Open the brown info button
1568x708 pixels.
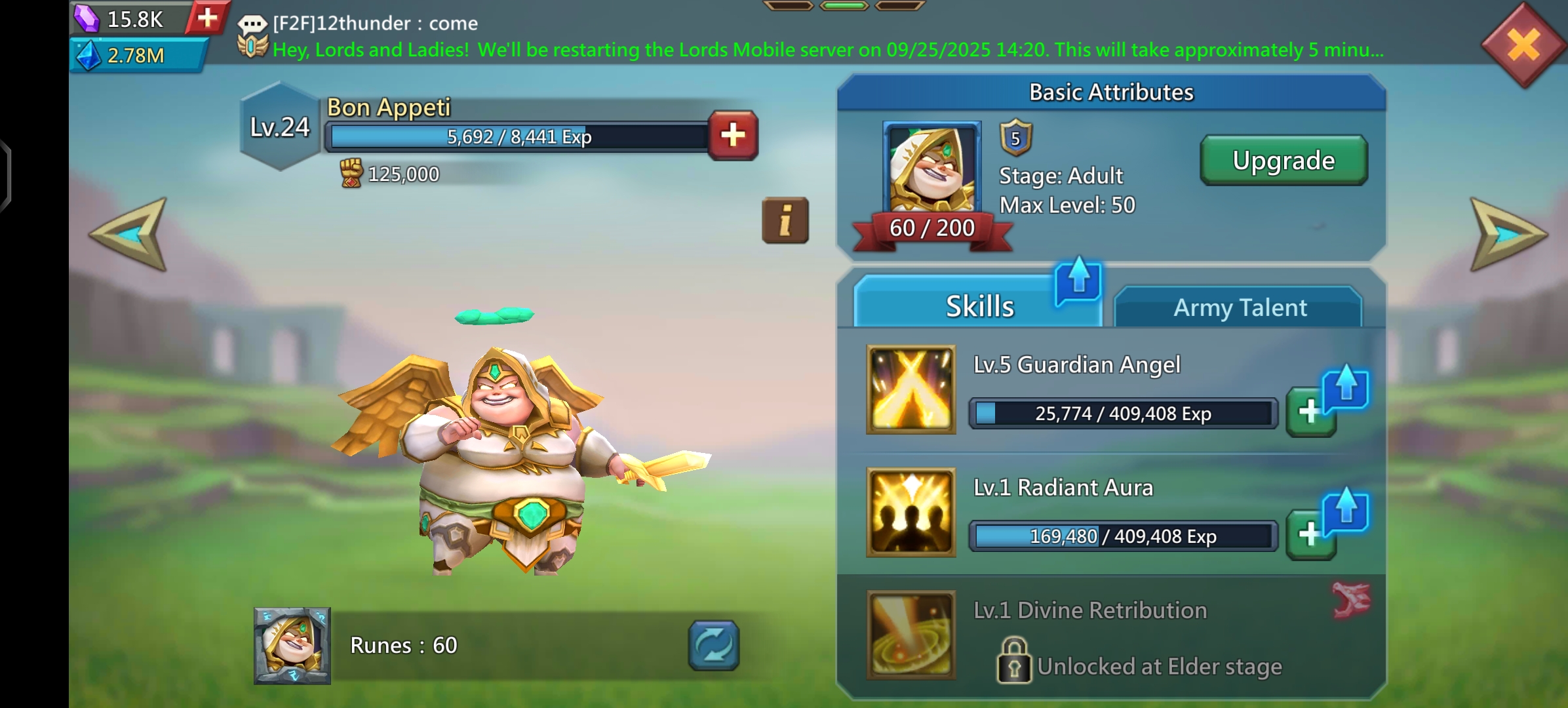point(785,220)
